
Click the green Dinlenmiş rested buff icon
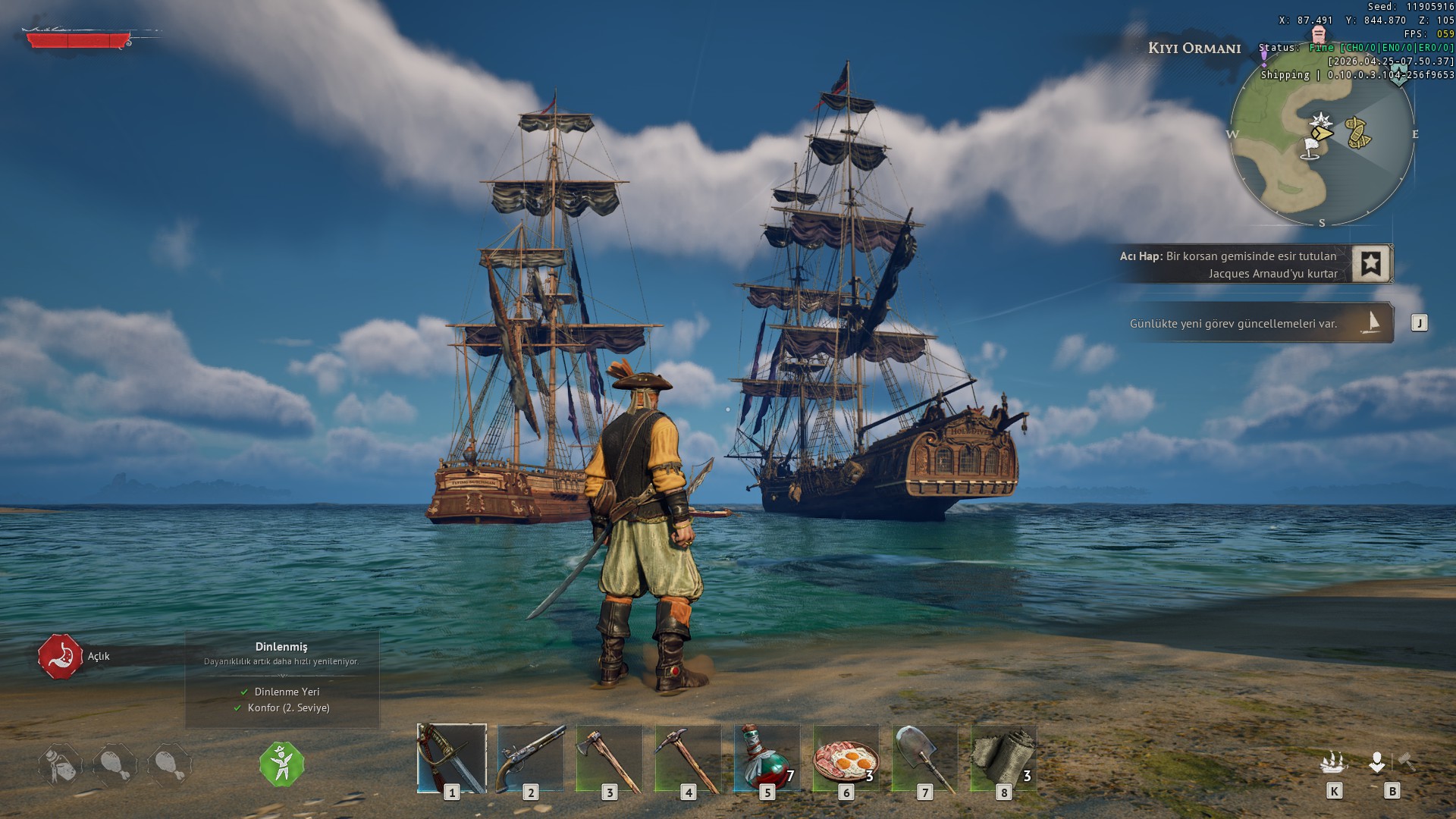point(282,764)
